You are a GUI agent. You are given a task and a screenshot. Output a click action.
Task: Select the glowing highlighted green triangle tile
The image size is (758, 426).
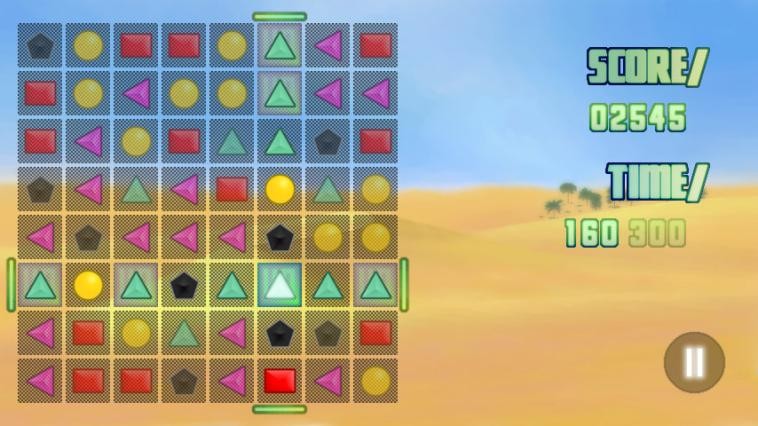click(280, 285)
